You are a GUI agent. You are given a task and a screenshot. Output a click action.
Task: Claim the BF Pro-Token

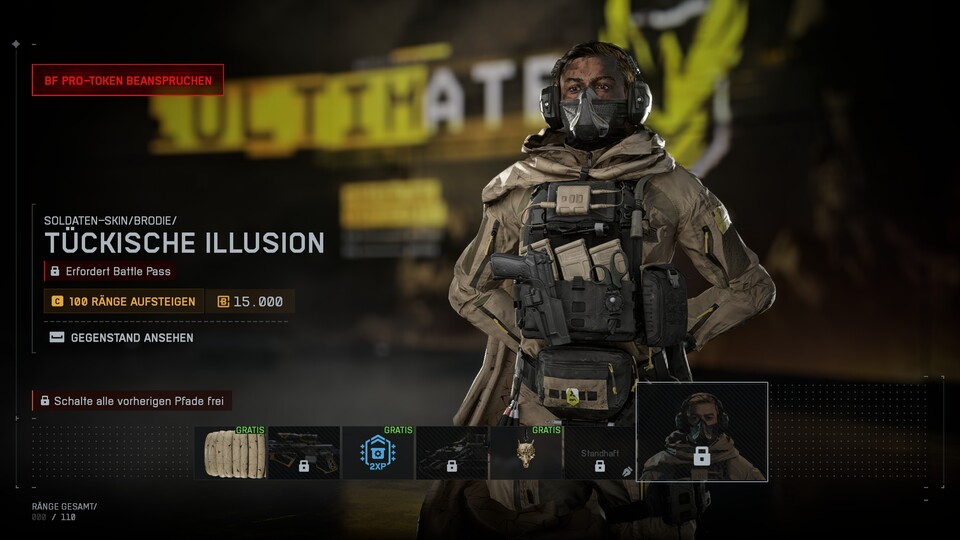click(x=128, y=80)
